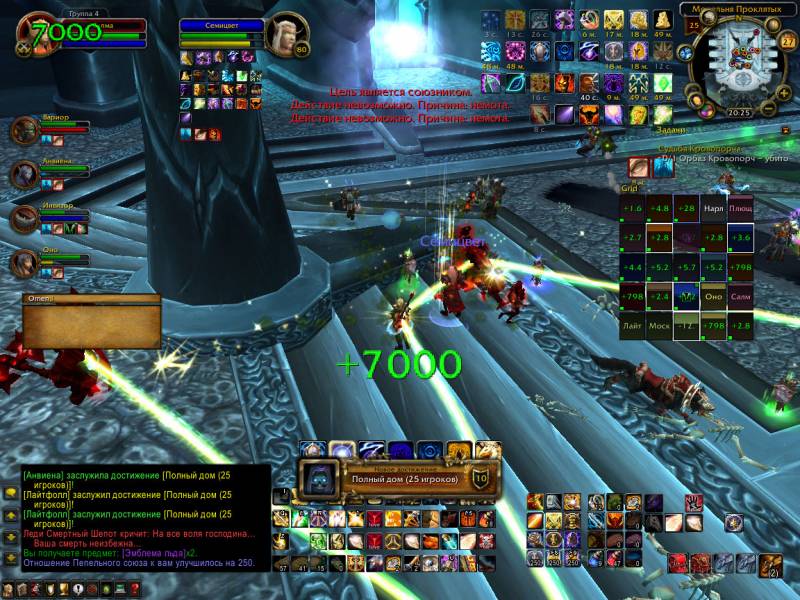The width and height of the screenshot is (800, 600).
Task: Select party member Вариор's portrait
Action: click(24, 131)
